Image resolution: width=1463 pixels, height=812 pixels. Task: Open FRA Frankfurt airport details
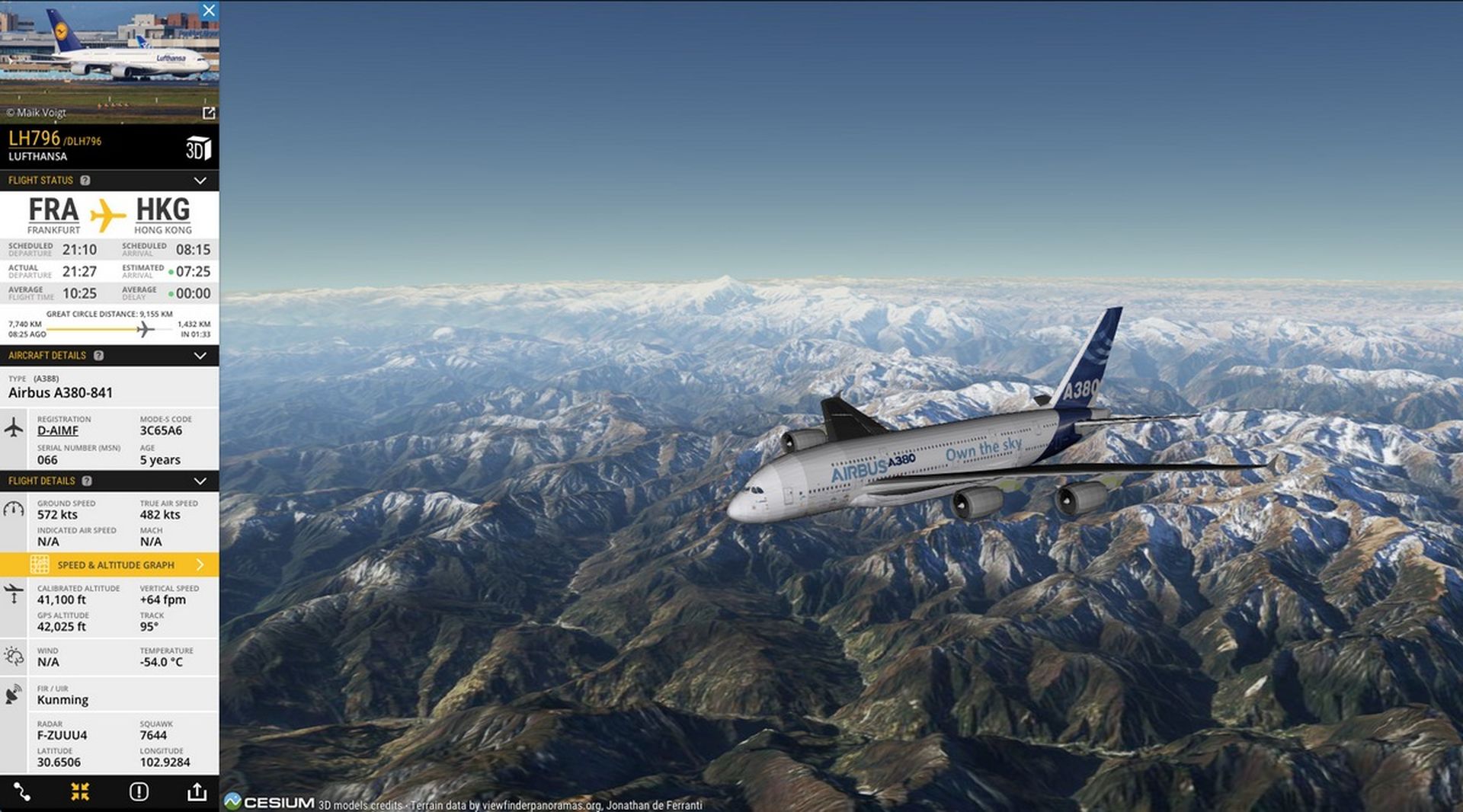point(53,210)
